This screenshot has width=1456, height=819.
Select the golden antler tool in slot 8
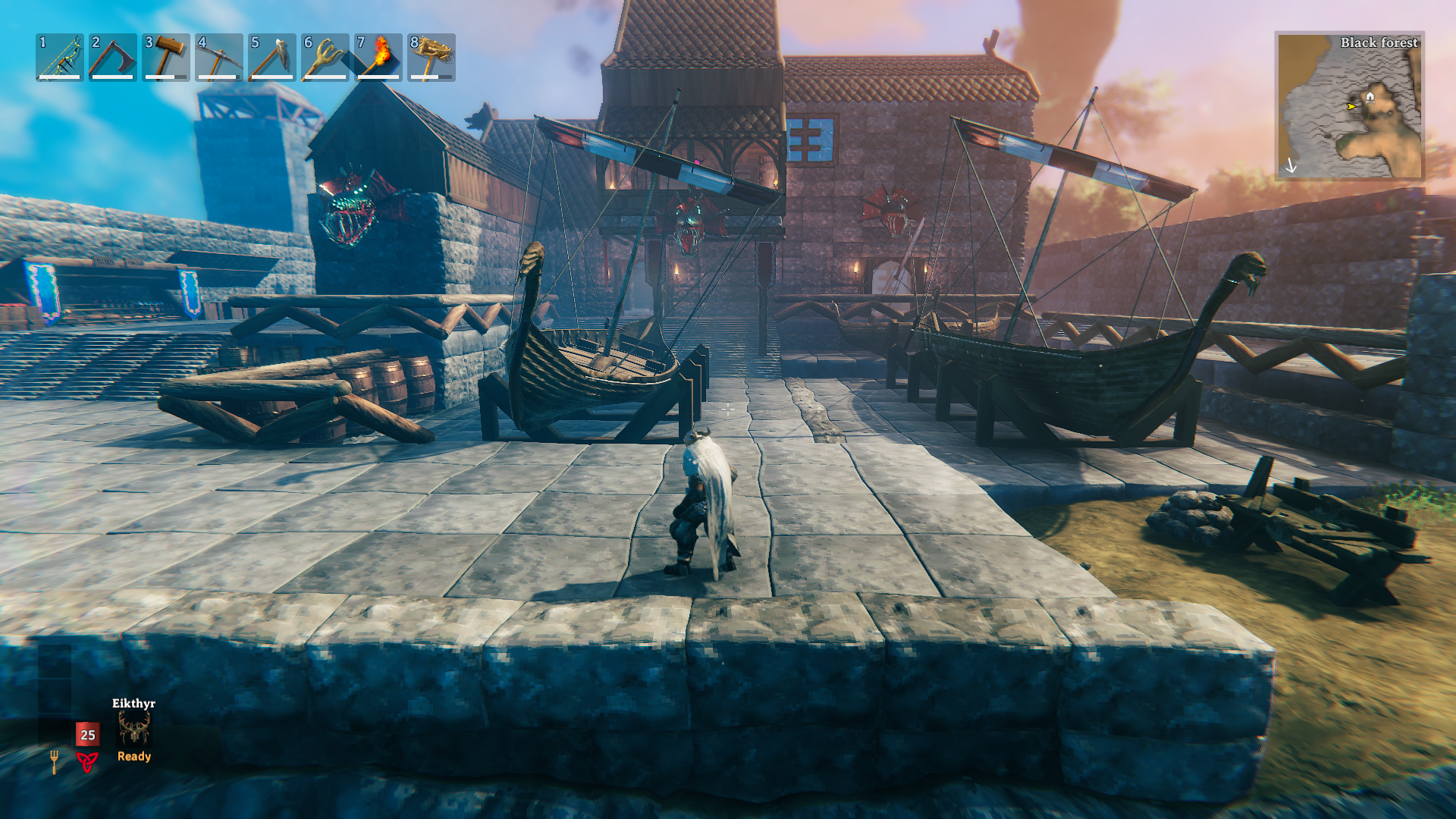click(431, 57)
